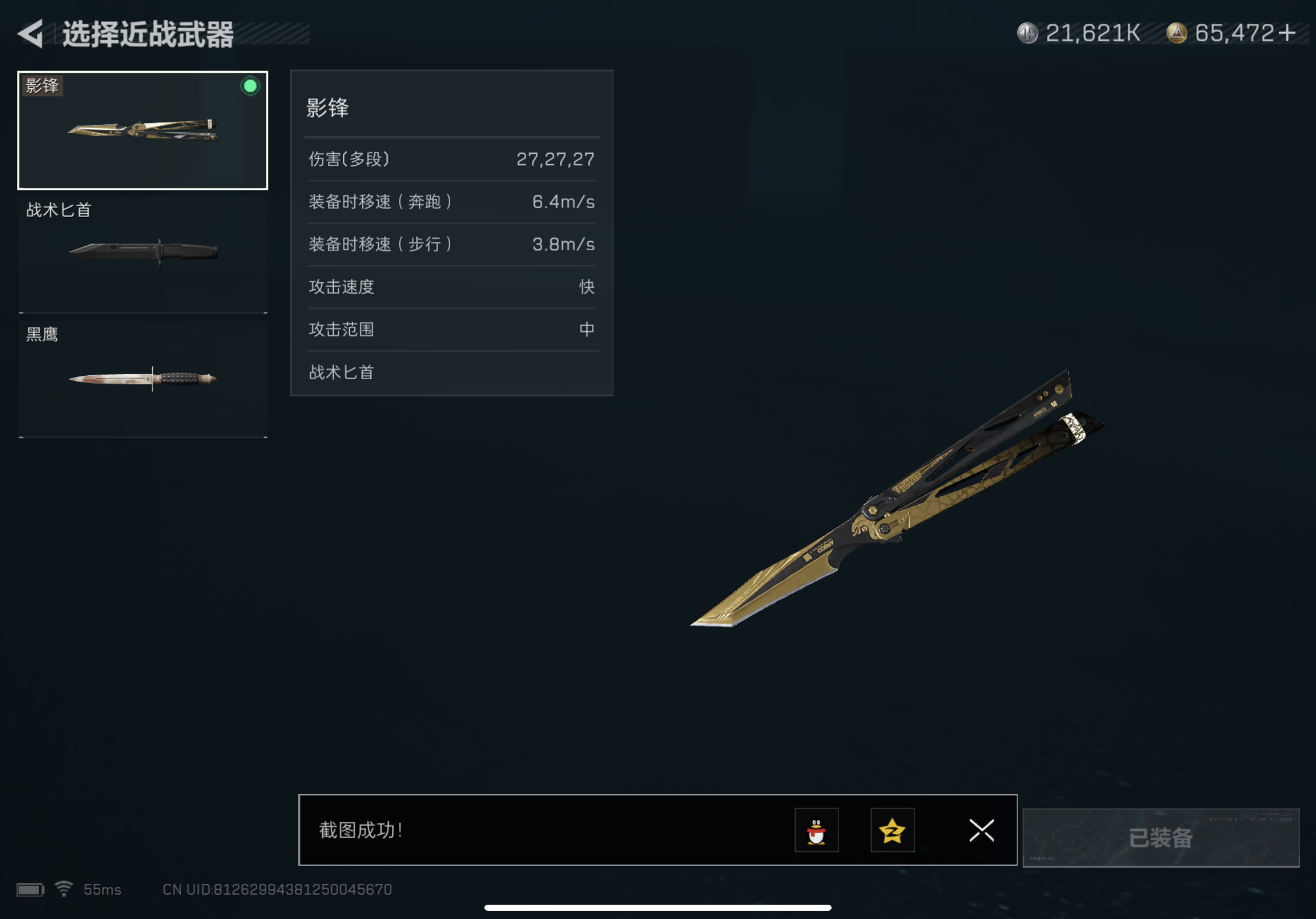Share the screenshot to QZone star icon

coord(892,831)
